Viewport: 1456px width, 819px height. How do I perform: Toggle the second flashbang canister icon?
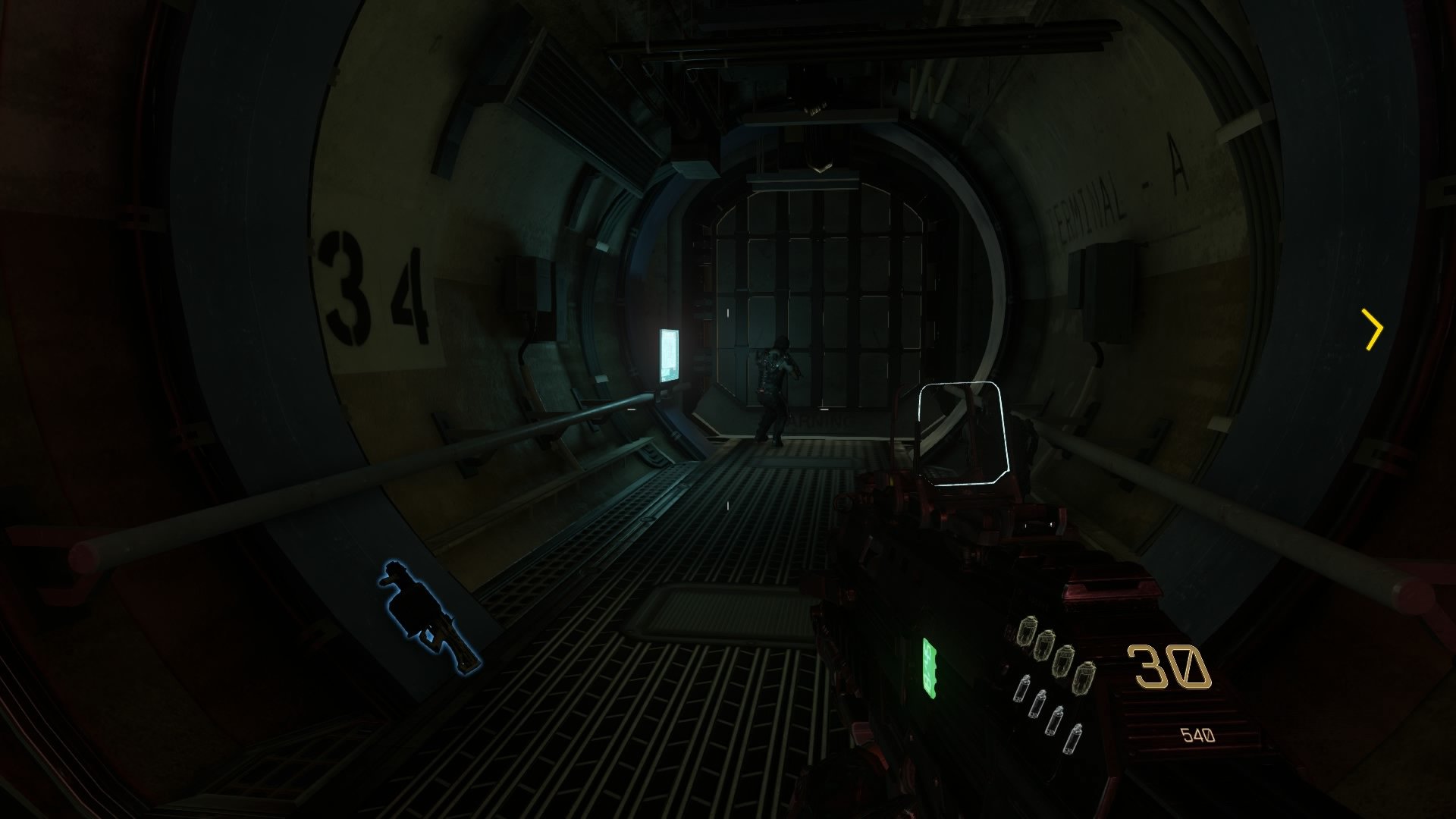[1037, 704]
